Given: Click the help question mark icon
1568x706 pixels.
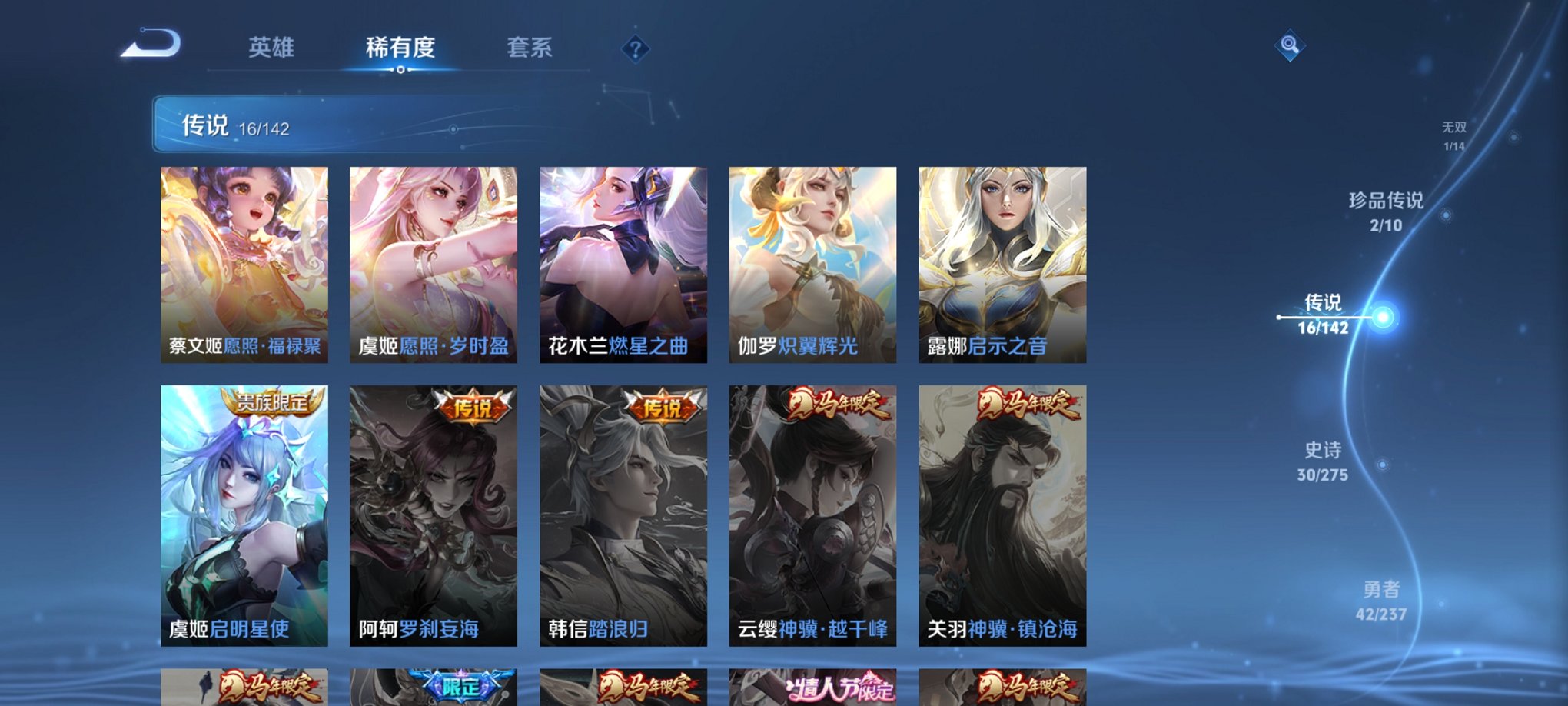Looking at the screenshot, I should point(634,50).
